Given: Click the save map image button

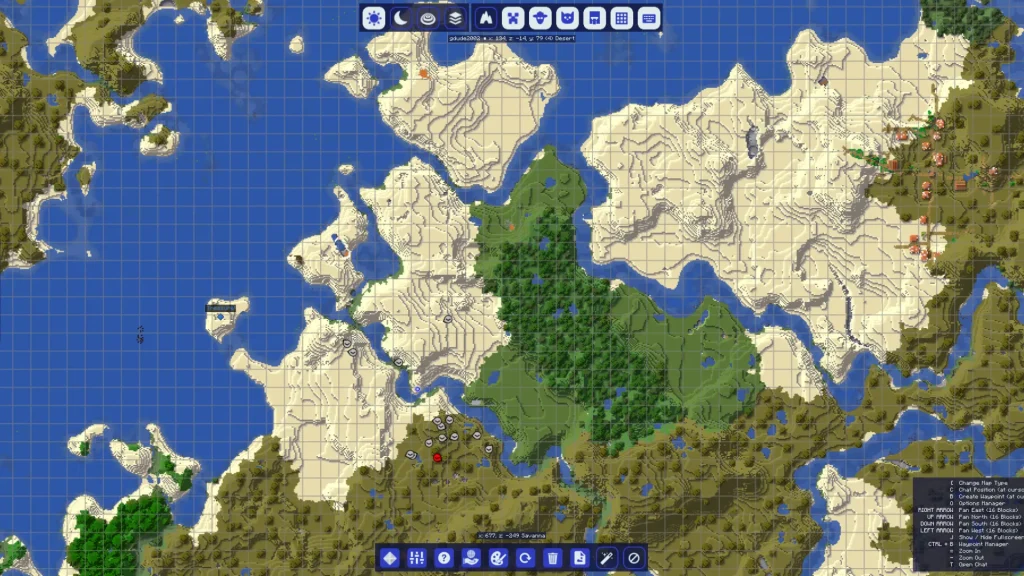Looking at the screenshot, I should click(579, 557).
